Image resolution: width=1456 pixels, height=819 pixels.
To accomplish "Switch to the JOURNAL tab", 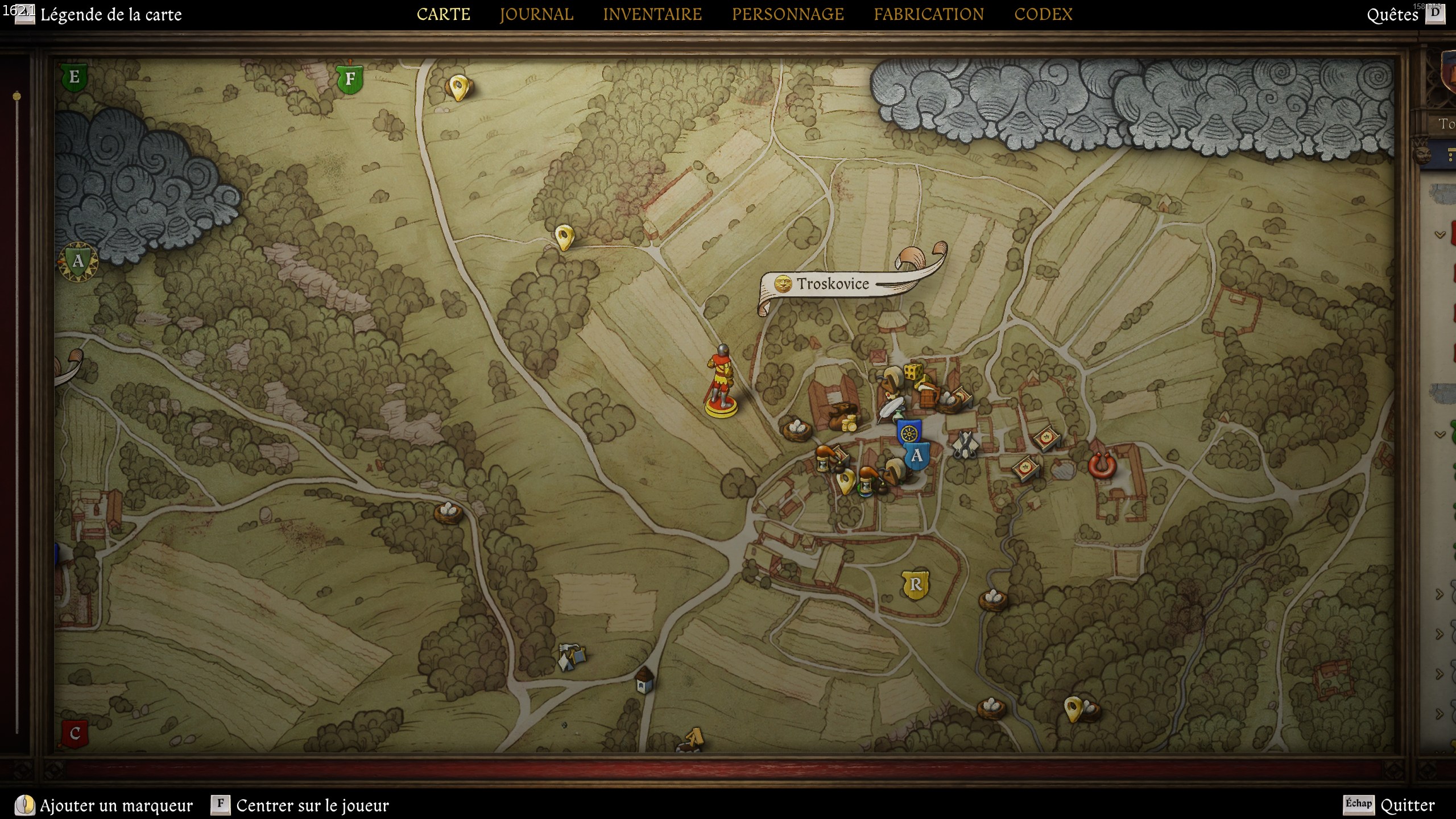I will pos(535,14).
